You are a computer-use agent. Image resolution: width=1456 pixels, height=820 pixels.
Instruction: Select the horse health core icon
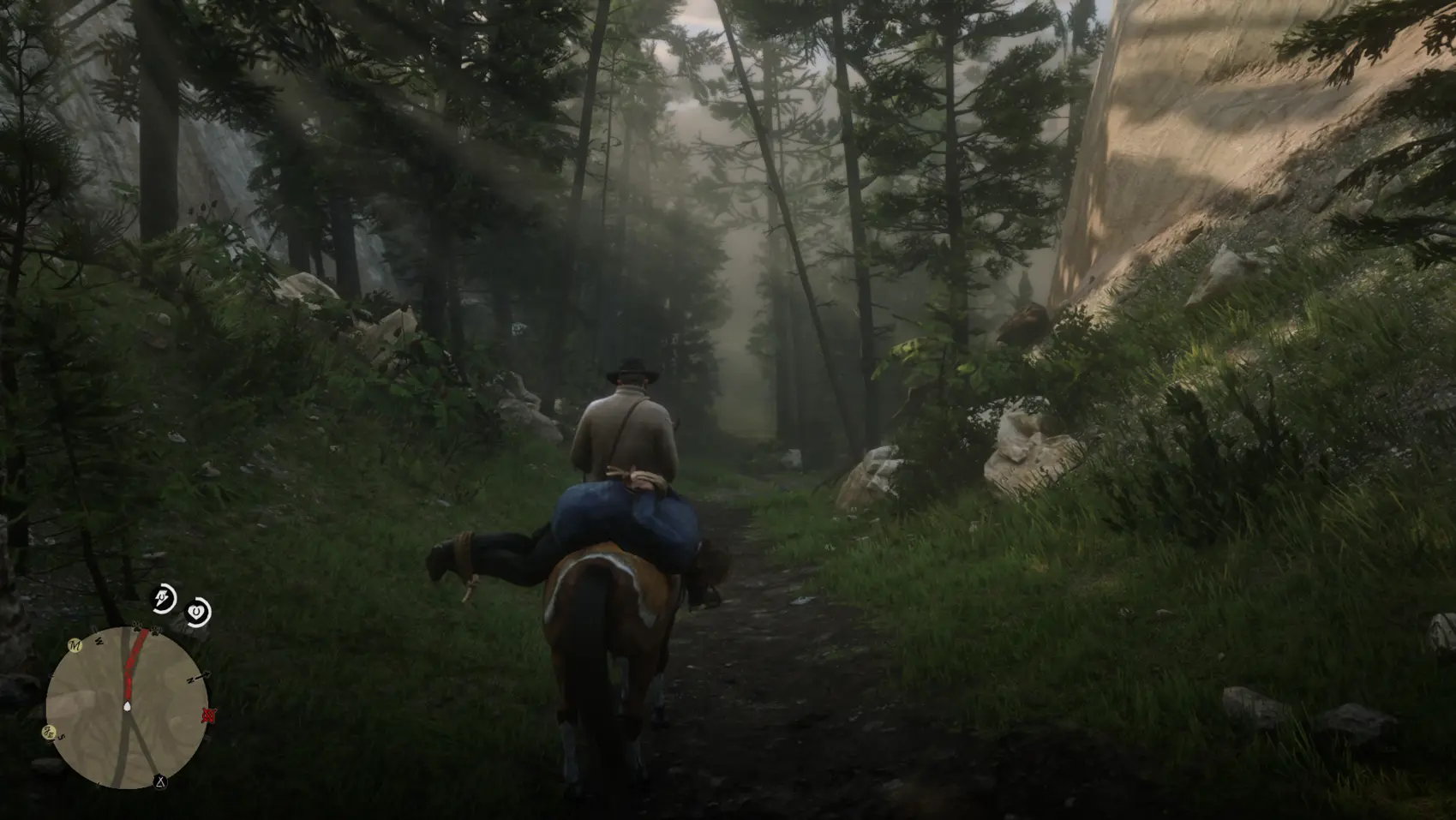[198, 612]
